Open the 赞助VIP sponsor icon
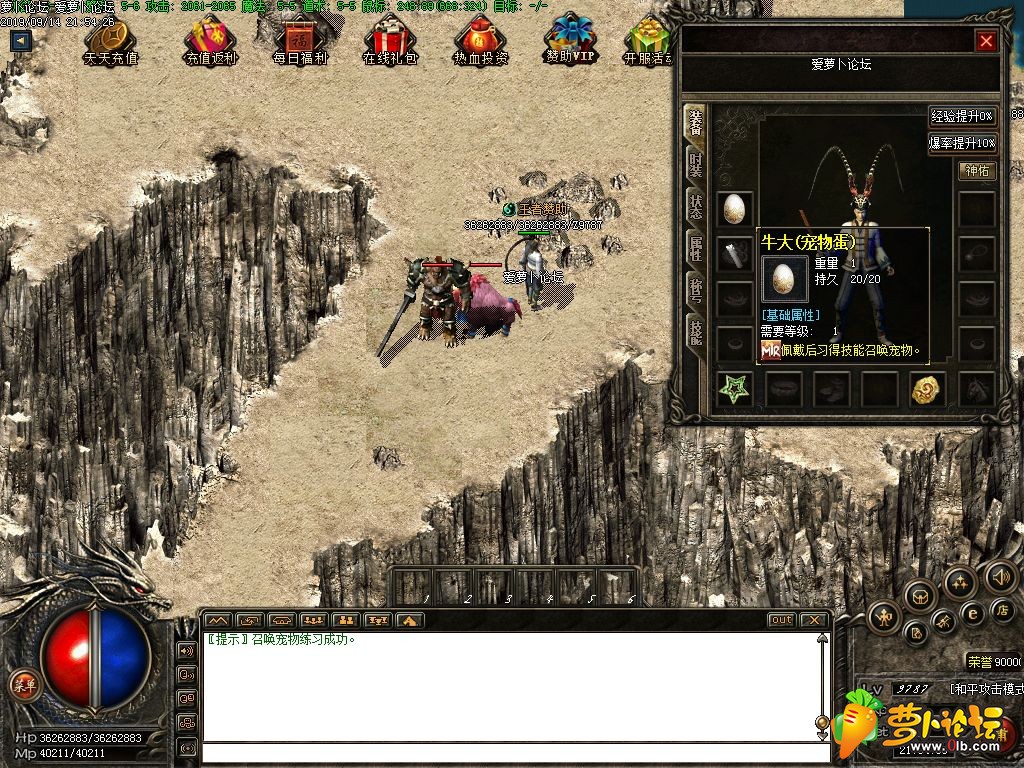This screenshot has width=1024, height=768. 570,41
